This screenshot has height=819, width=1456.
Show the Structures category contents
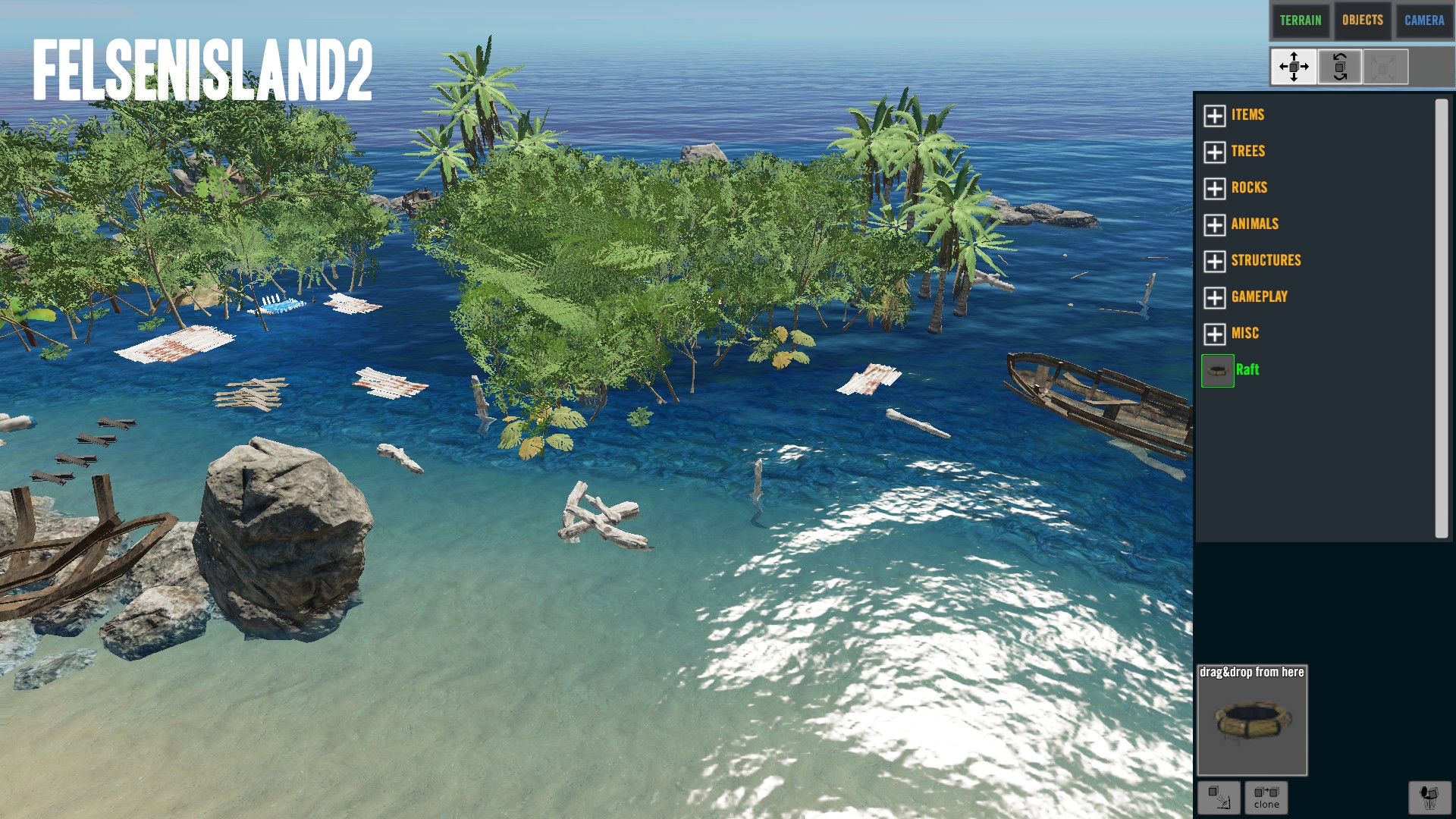(1214, 261)
